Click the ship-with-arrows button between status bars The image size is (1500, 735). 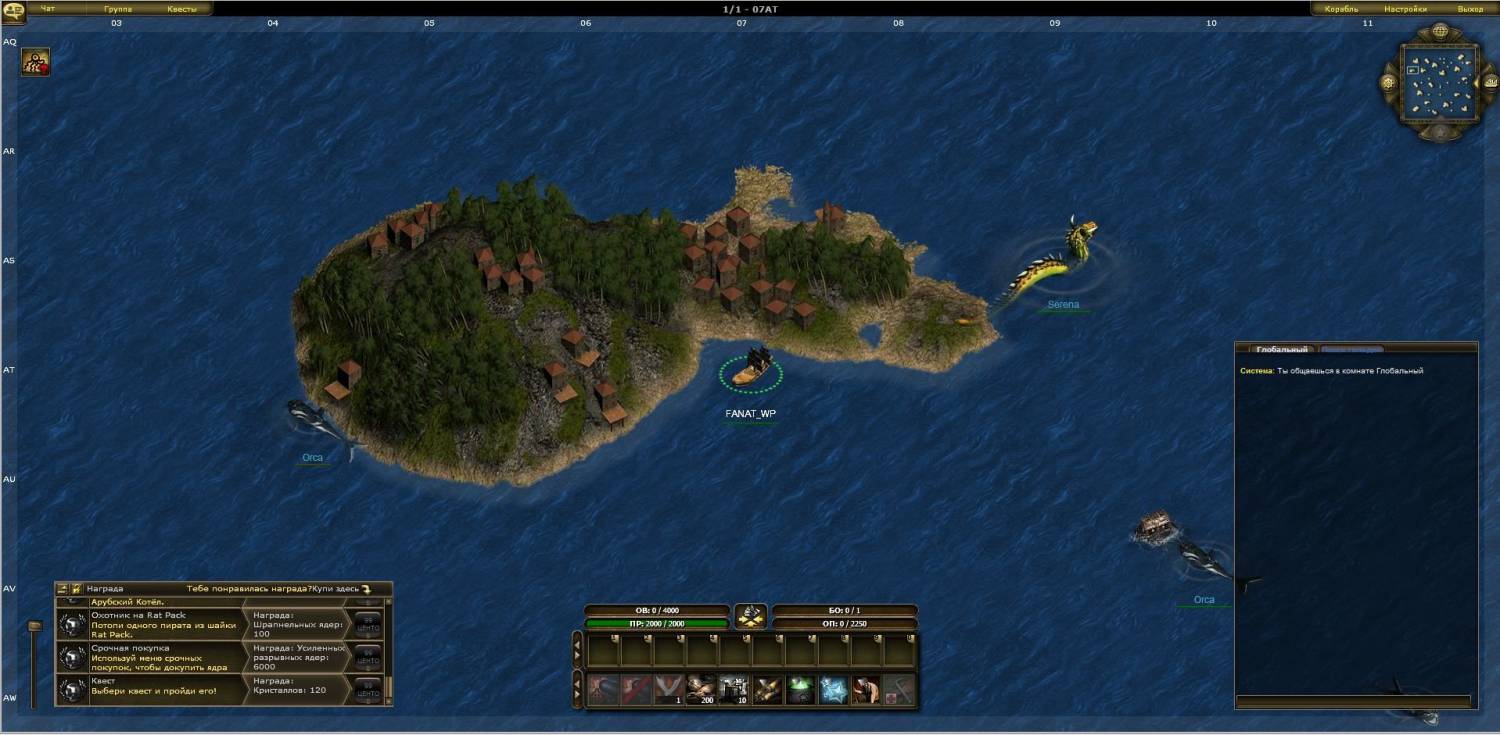click(750, 617)
